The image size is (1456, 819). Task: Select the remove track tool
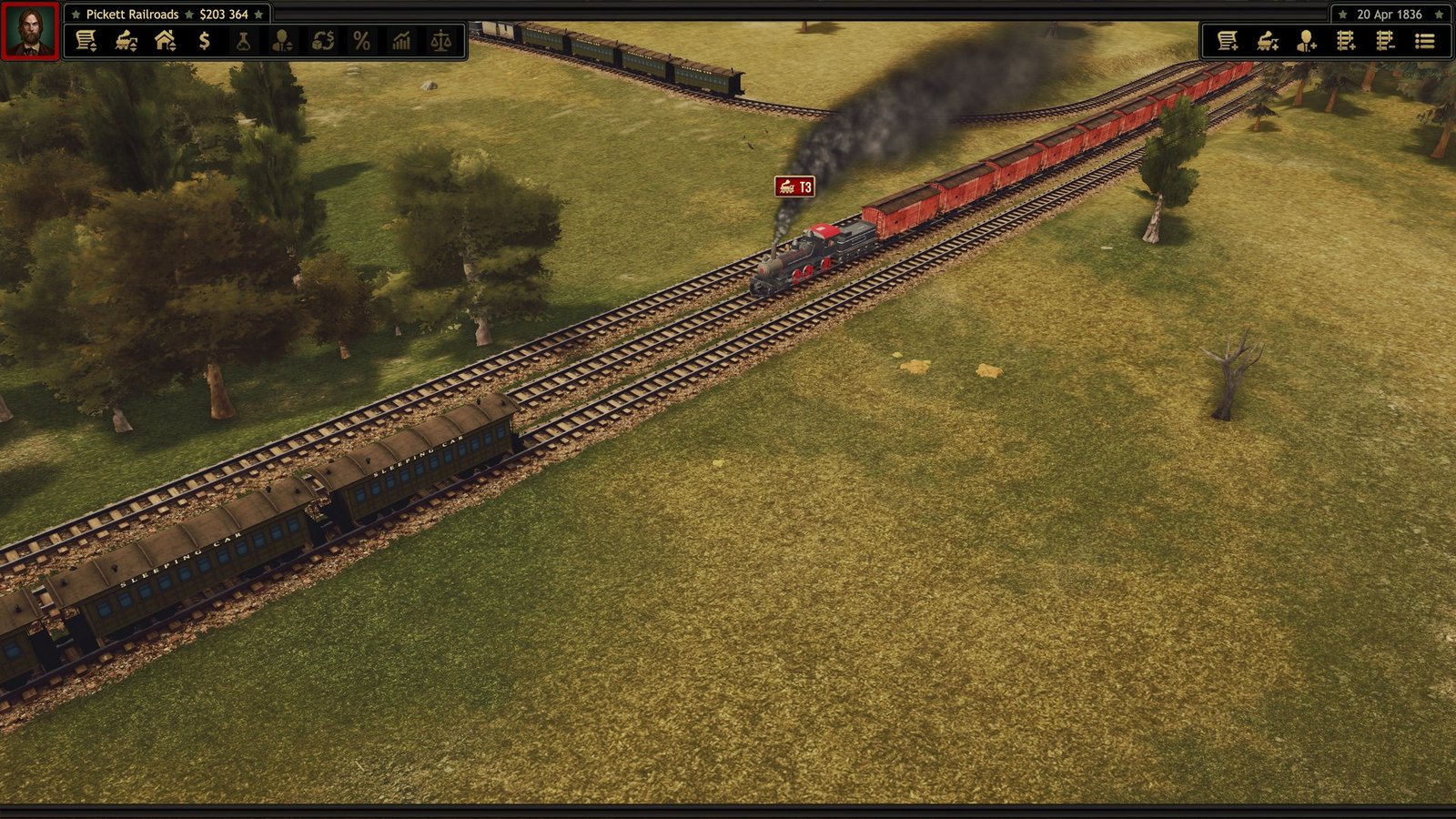1386,40
